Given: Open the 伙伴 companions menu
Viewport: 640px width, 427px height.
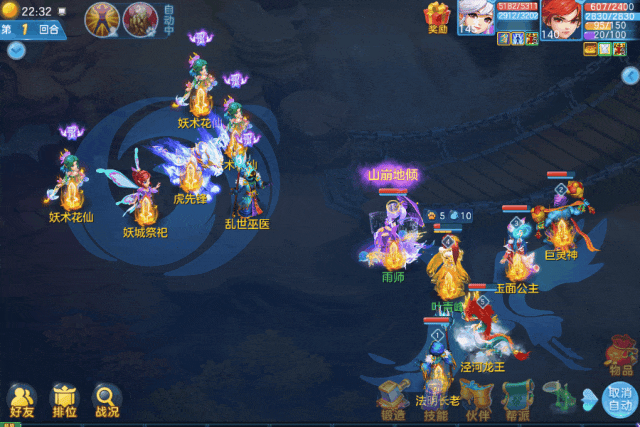Looking at the screenshot, I should click(477, 398).
